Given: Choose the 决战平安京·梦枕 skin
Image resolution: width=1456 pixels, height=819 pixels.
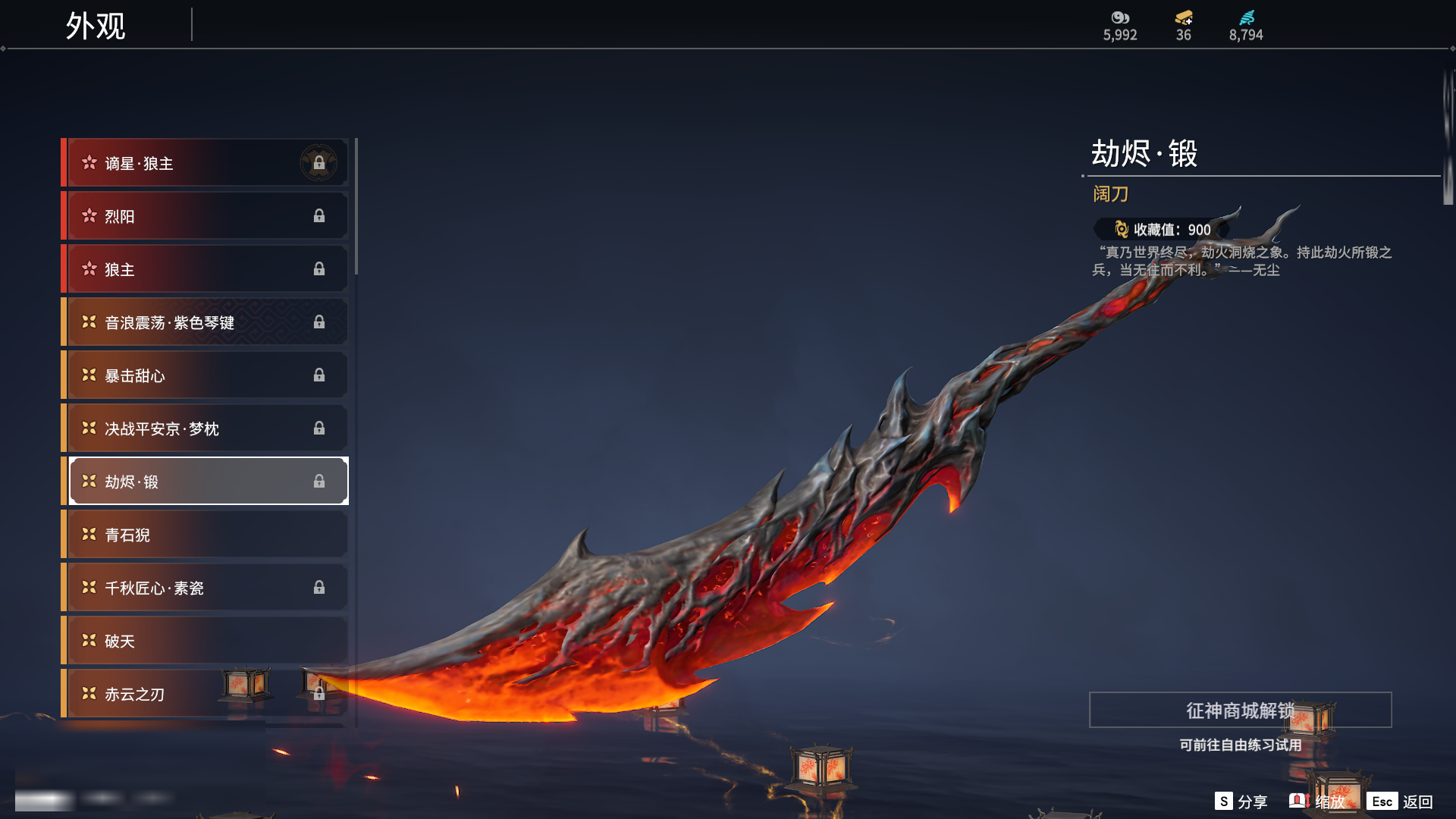Looking at the screenshot, I should coord(205,428).
